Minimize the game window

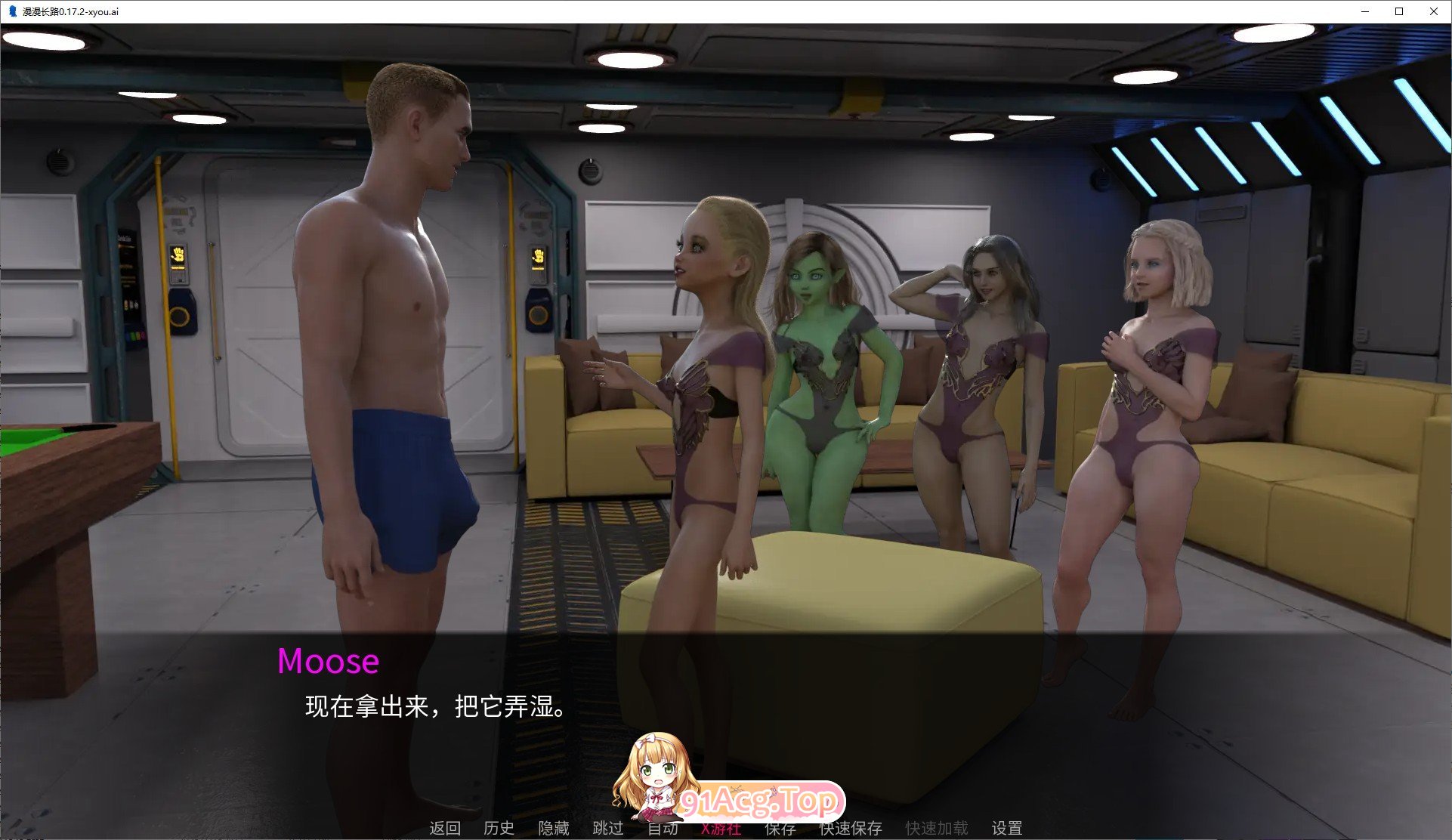tap(1364, 11)
